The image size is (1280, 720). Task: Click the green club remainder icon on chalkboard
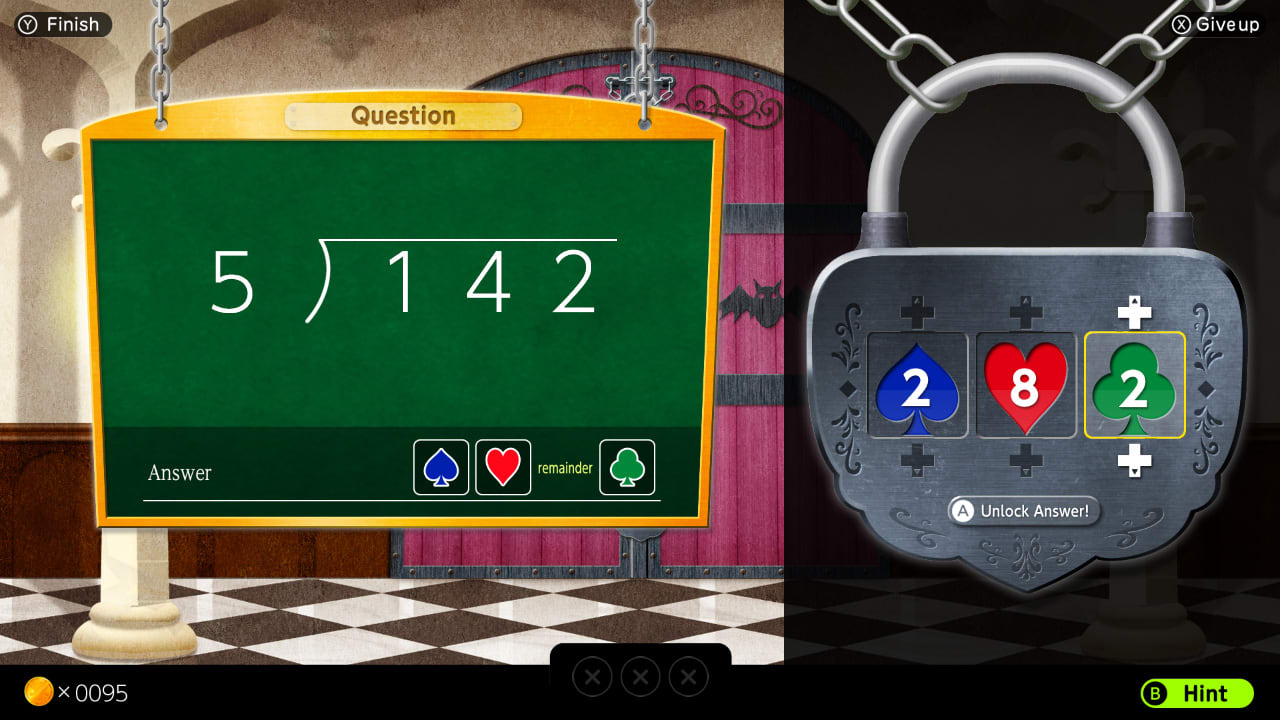coord(626,467)
